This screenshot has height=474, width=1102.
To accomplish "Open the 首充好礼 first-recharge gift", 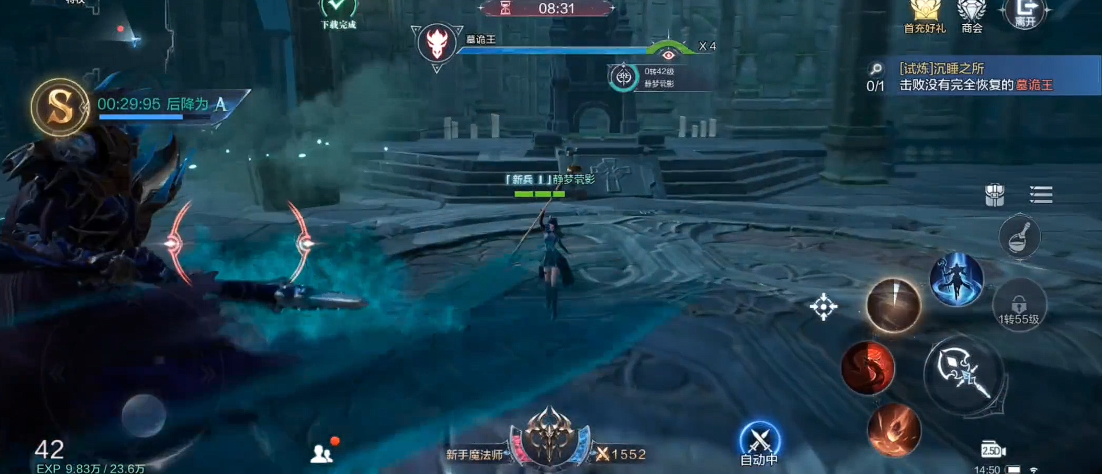I will coord(923,12).
